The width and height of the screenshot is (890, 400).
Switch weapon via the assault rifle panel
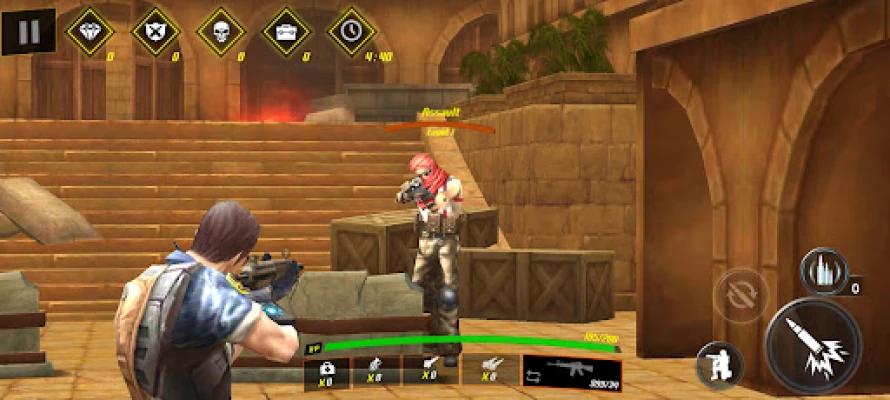[571, 370]
